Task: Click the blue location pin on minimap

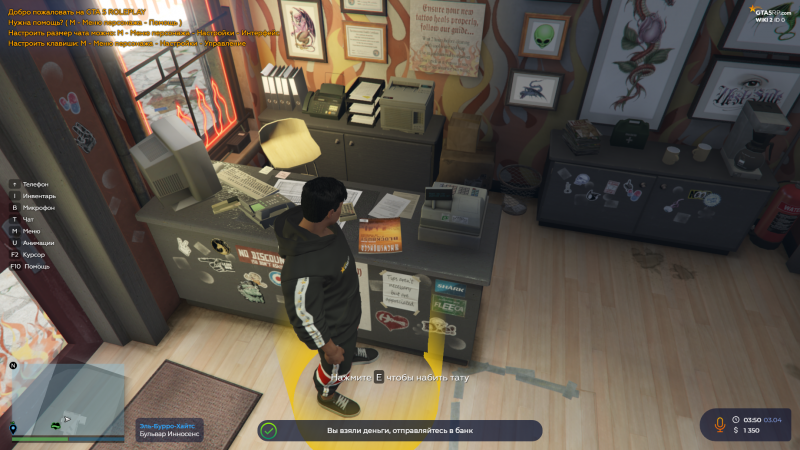Action: (13, 428)
